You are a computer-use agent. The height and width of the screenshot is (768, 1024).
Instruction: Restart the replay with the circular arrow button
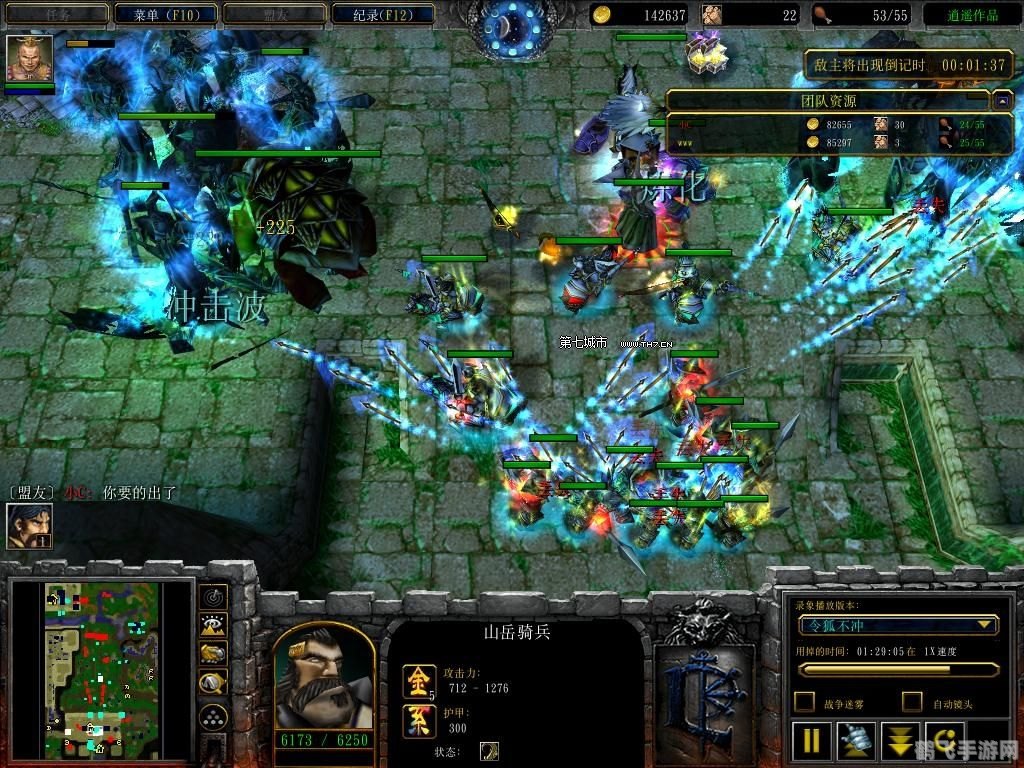click(944, 741)
